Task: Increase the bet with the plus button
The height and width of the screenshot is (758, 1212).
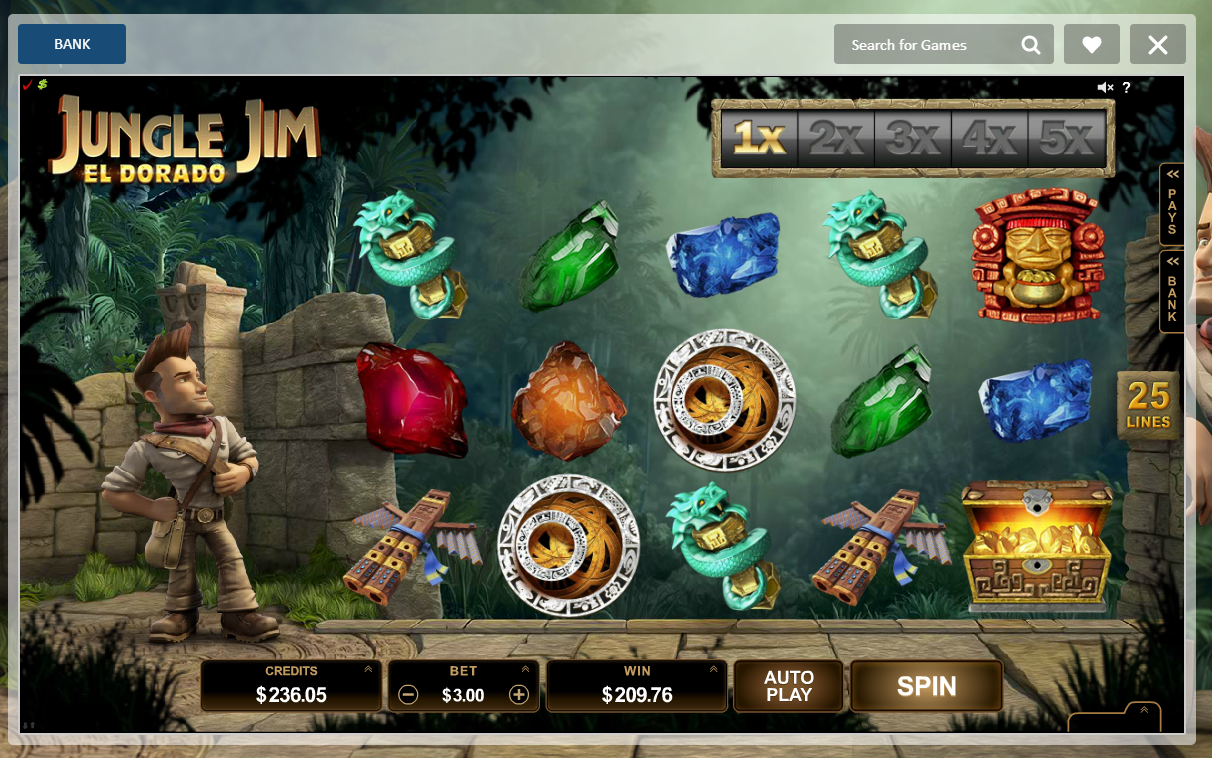Action: pos(519,695)
